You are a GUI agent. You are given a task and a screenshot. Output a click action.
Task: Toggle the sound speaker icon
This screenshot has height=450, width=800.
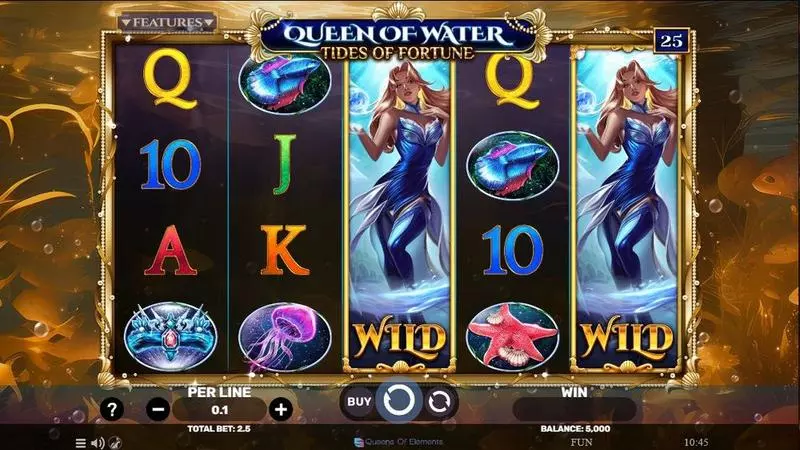pyautogui.click(x=98, y=441)
